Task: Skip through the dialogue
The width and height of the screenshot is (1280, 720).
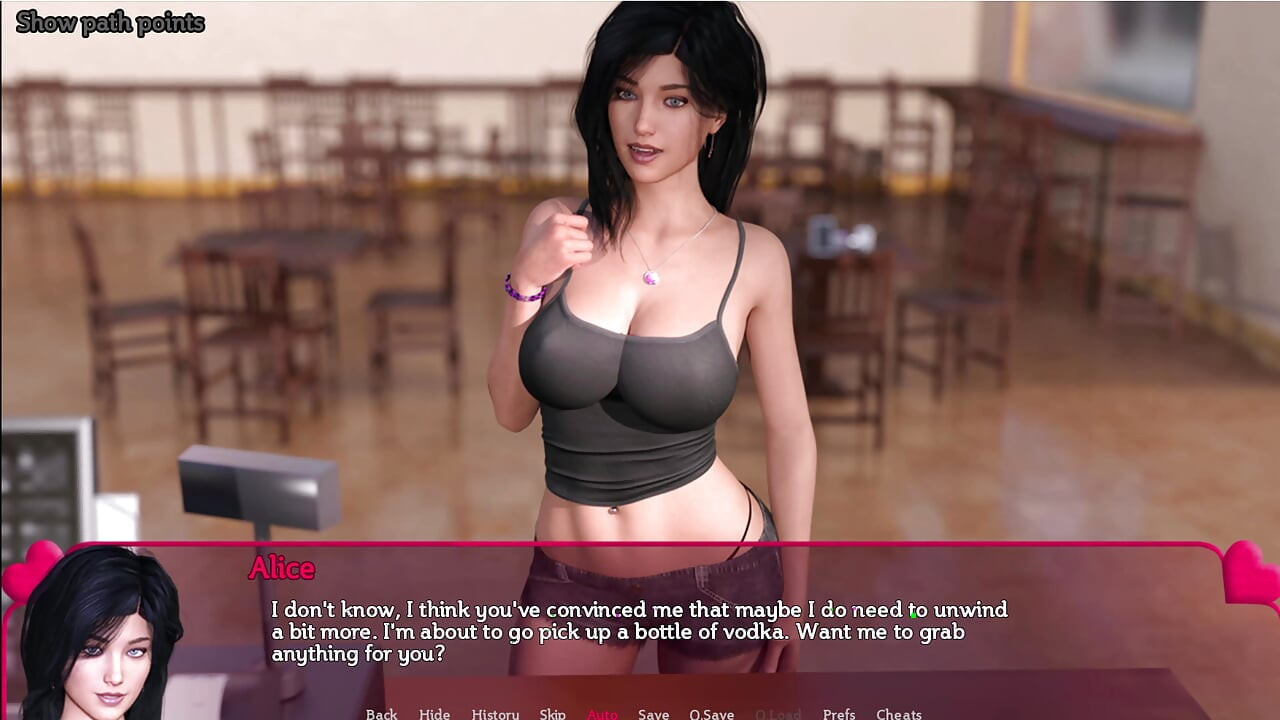Action: [552, 713]
